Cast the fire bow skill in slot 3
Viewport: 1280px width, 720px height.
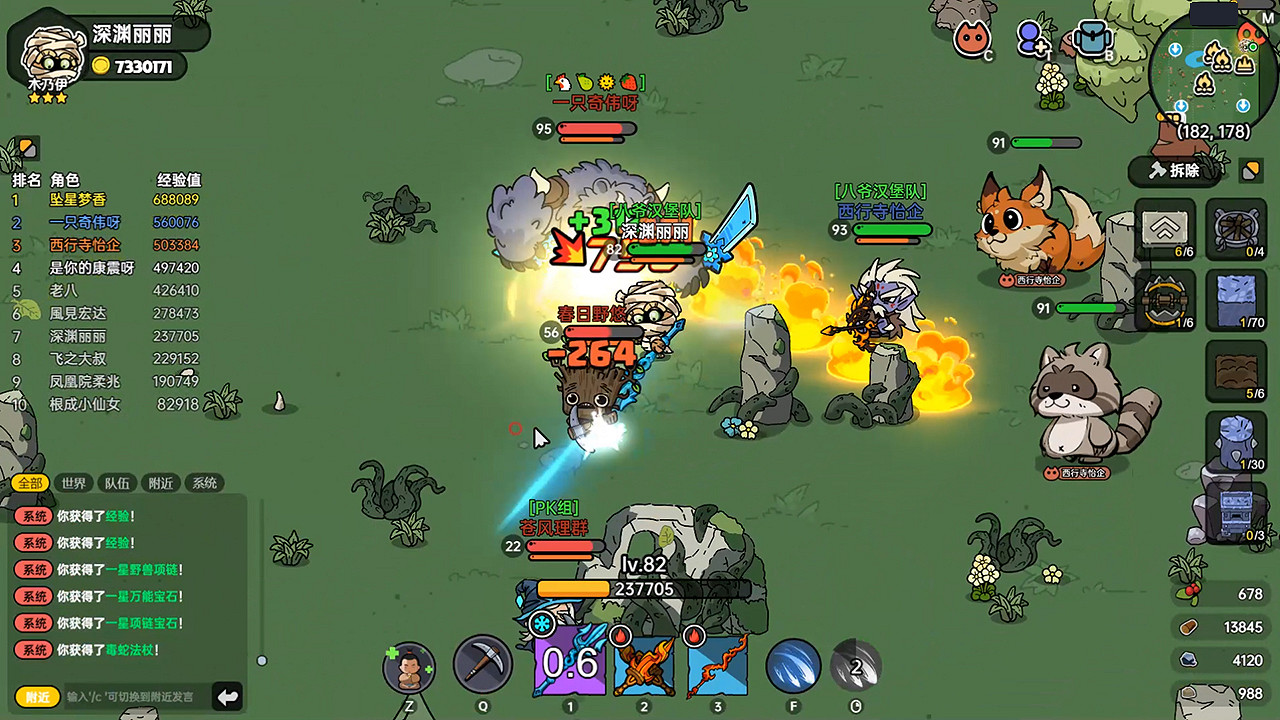tap(717, 663)
